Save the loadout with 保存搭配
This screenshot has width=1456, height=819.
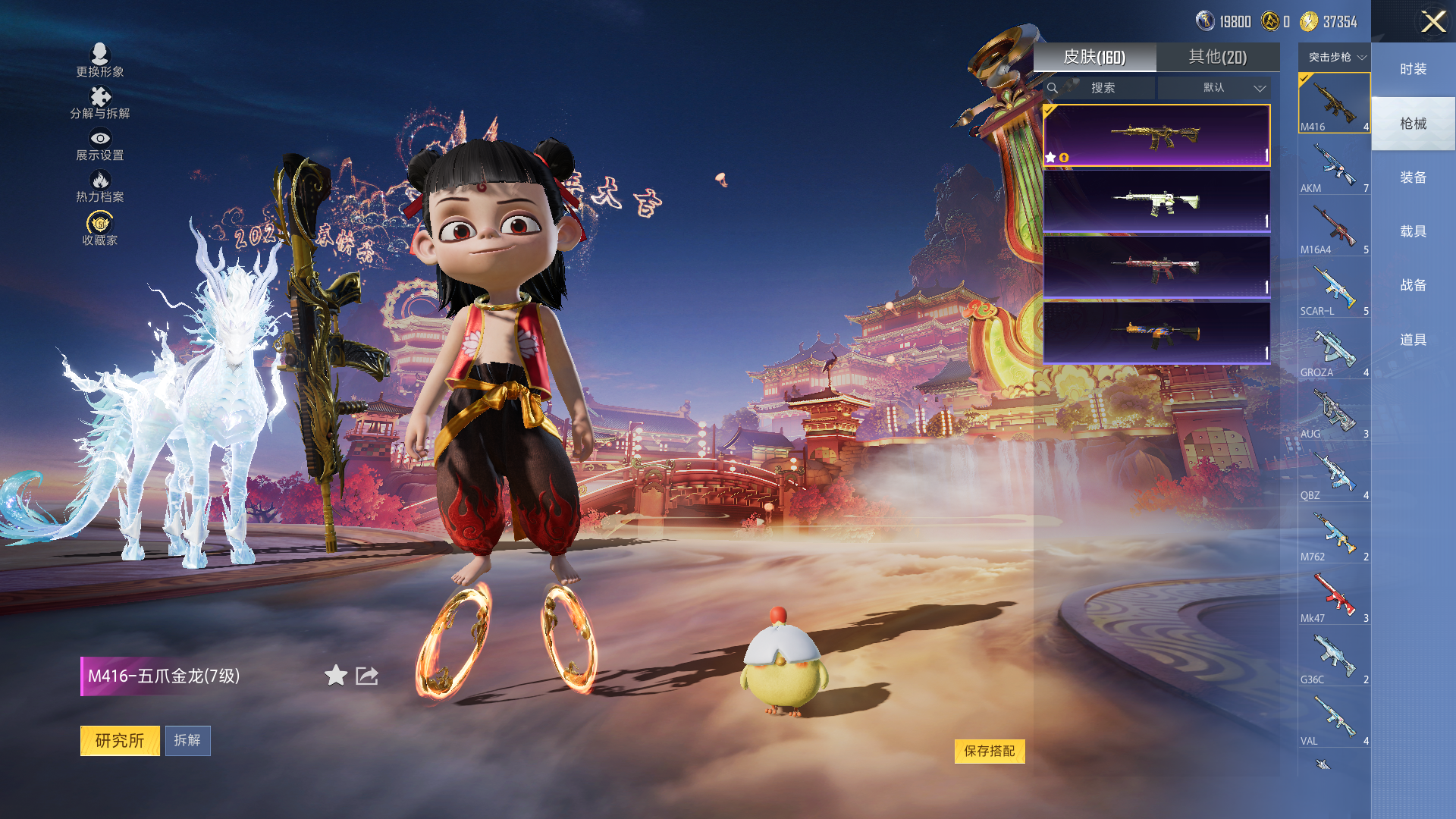tap(989, 751)
